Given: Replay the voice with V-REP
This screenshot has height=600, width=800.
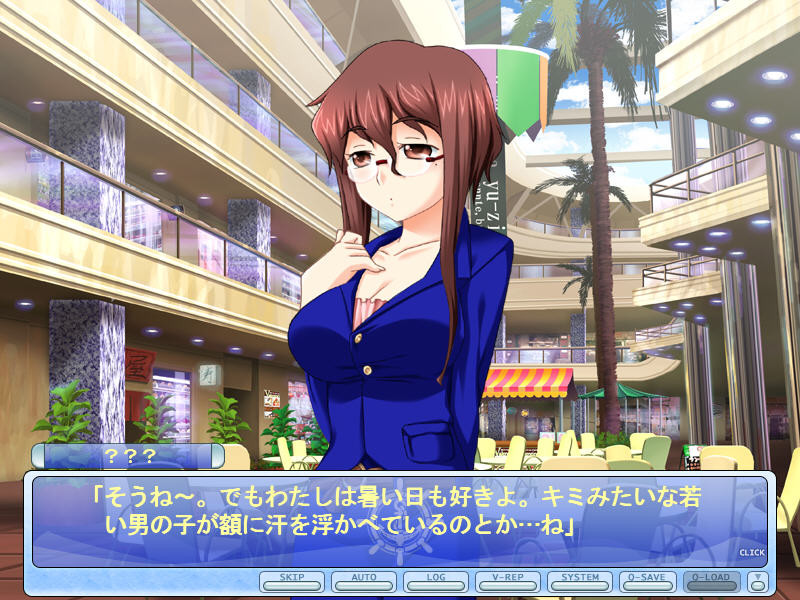Looking at the screenshot, I should tap(508, 580).
